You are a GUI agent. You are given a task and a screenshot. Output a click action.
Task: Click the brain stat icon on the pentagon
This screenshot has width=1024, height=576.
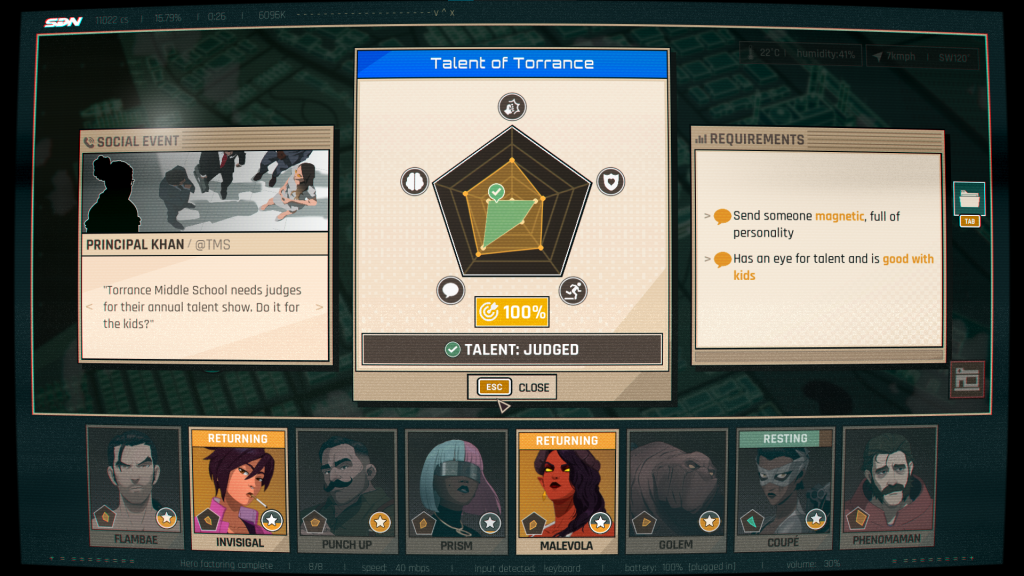click(414, 181)
